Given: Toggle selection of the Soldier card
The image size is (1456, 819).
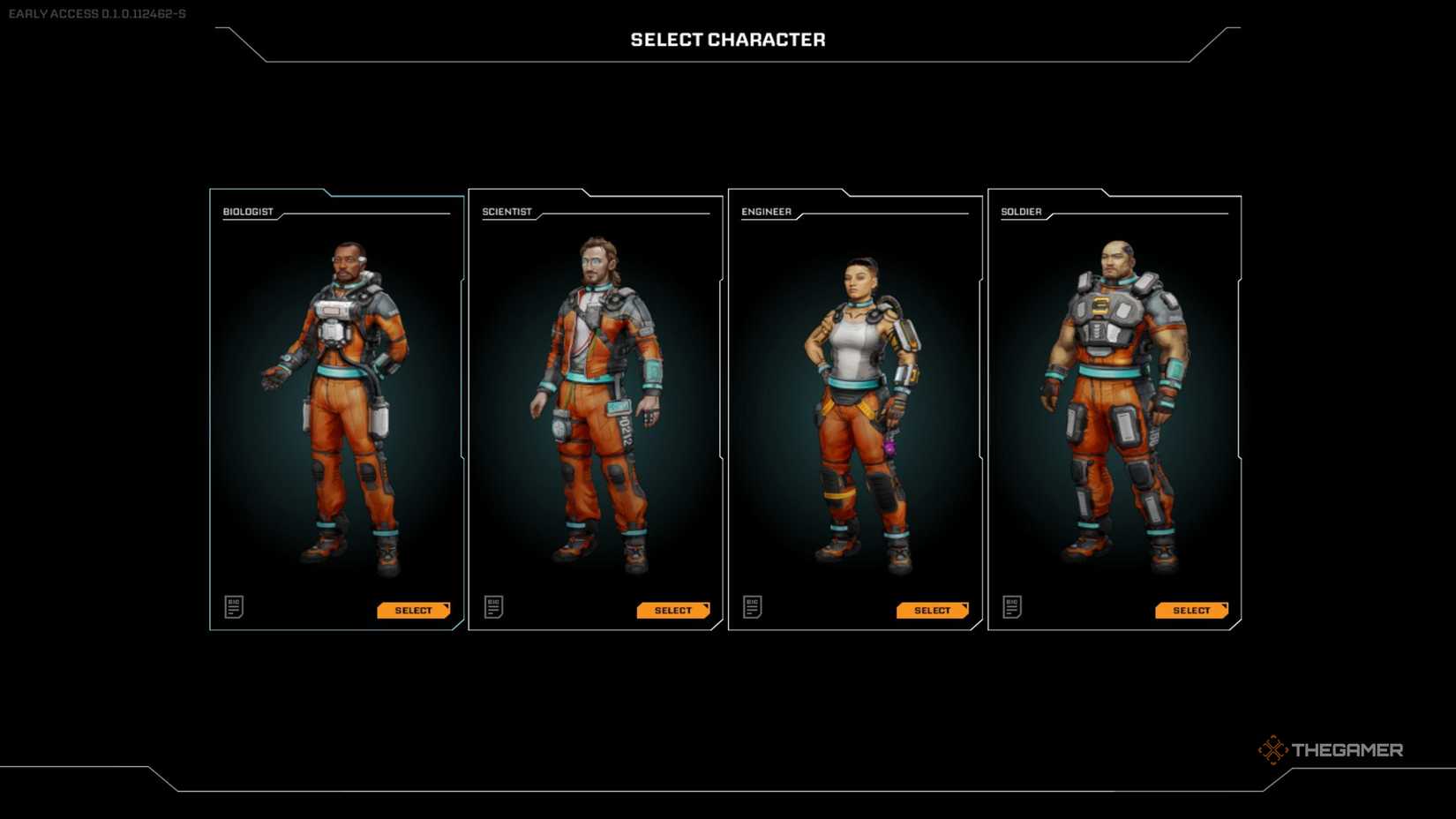Looking at the screenshot, I should pos(1115,406).
